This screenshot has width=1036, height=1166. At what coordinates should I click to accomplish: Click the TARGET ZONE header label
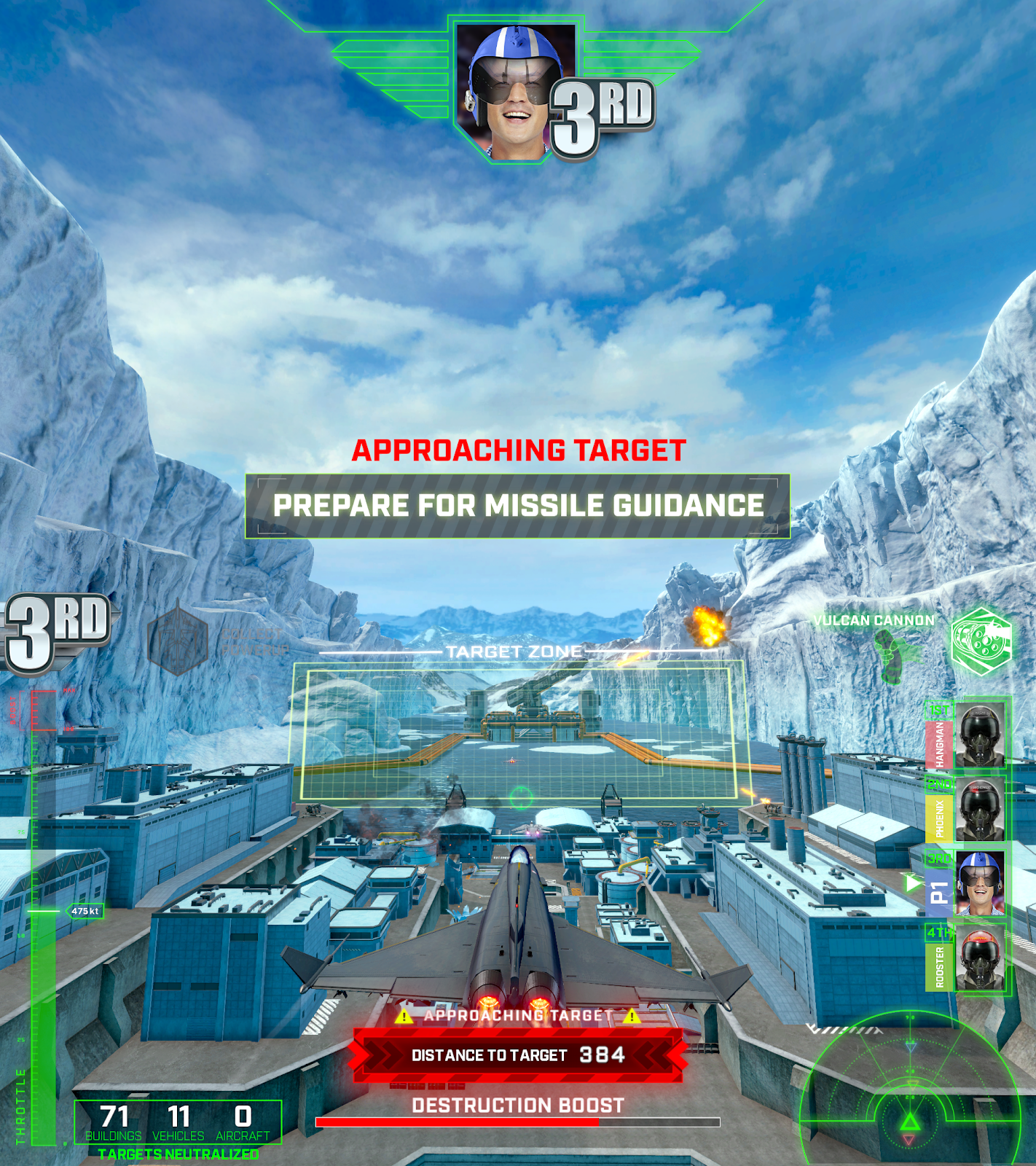click(x=512, y=651)
